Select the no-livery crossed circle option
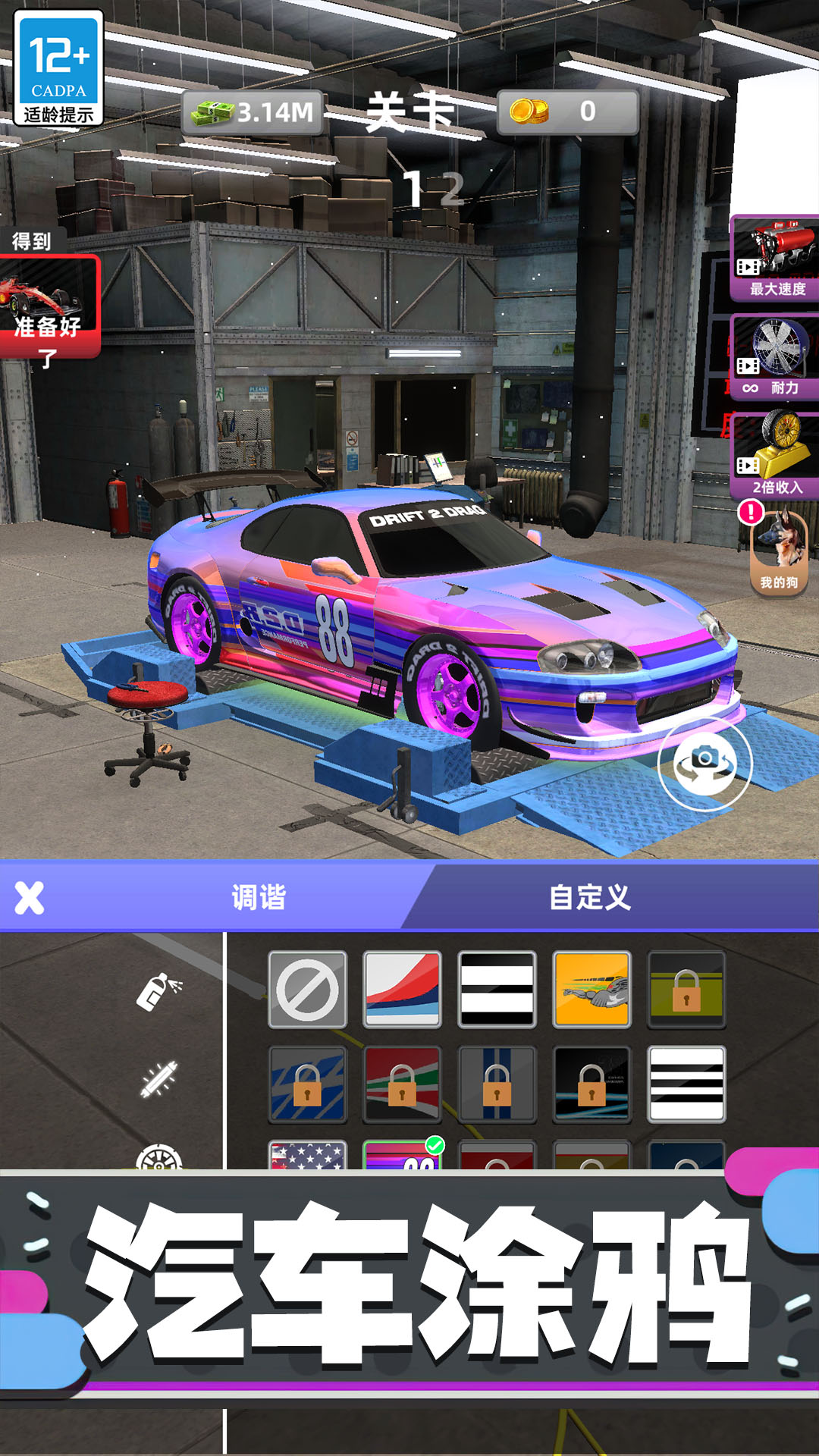This screenshot has width=819, height=1456. click(307, 990)
